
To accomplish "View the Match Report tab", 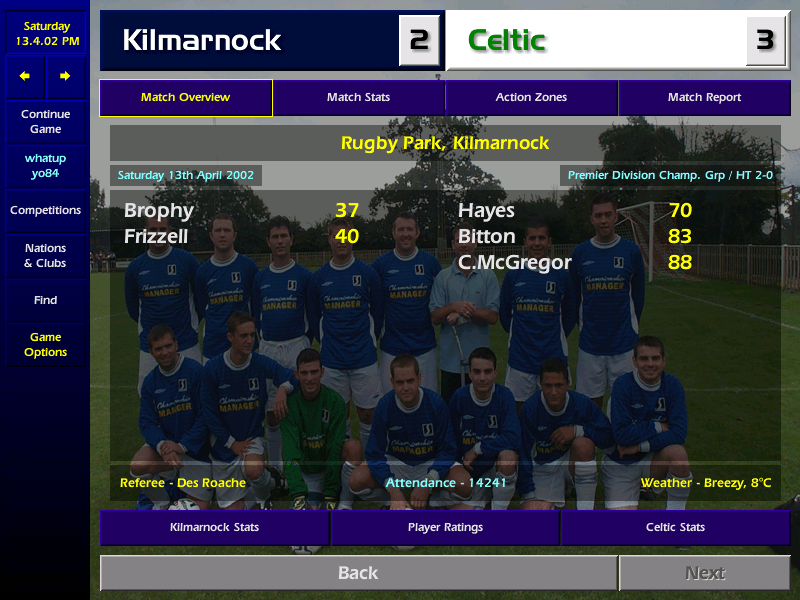I will tap(704, 98).
